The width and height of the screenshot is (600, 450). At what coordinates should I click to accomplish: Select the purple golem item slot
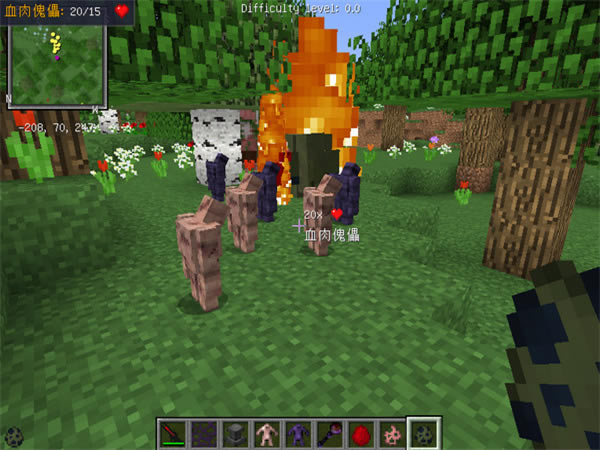tap(298, 434)
